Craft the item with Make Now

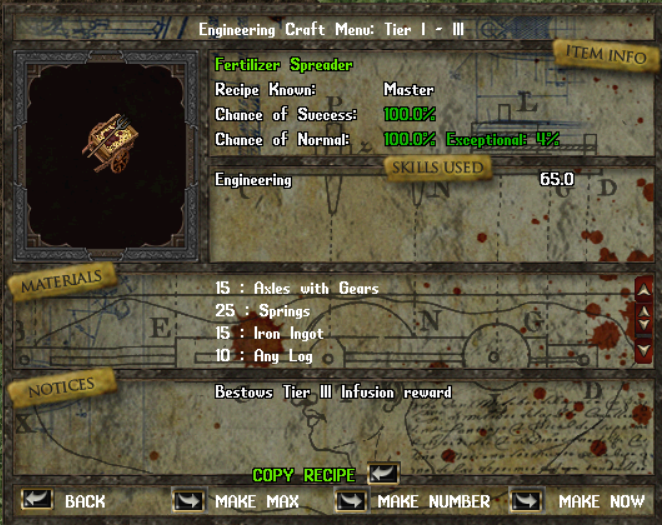(526, 499)
